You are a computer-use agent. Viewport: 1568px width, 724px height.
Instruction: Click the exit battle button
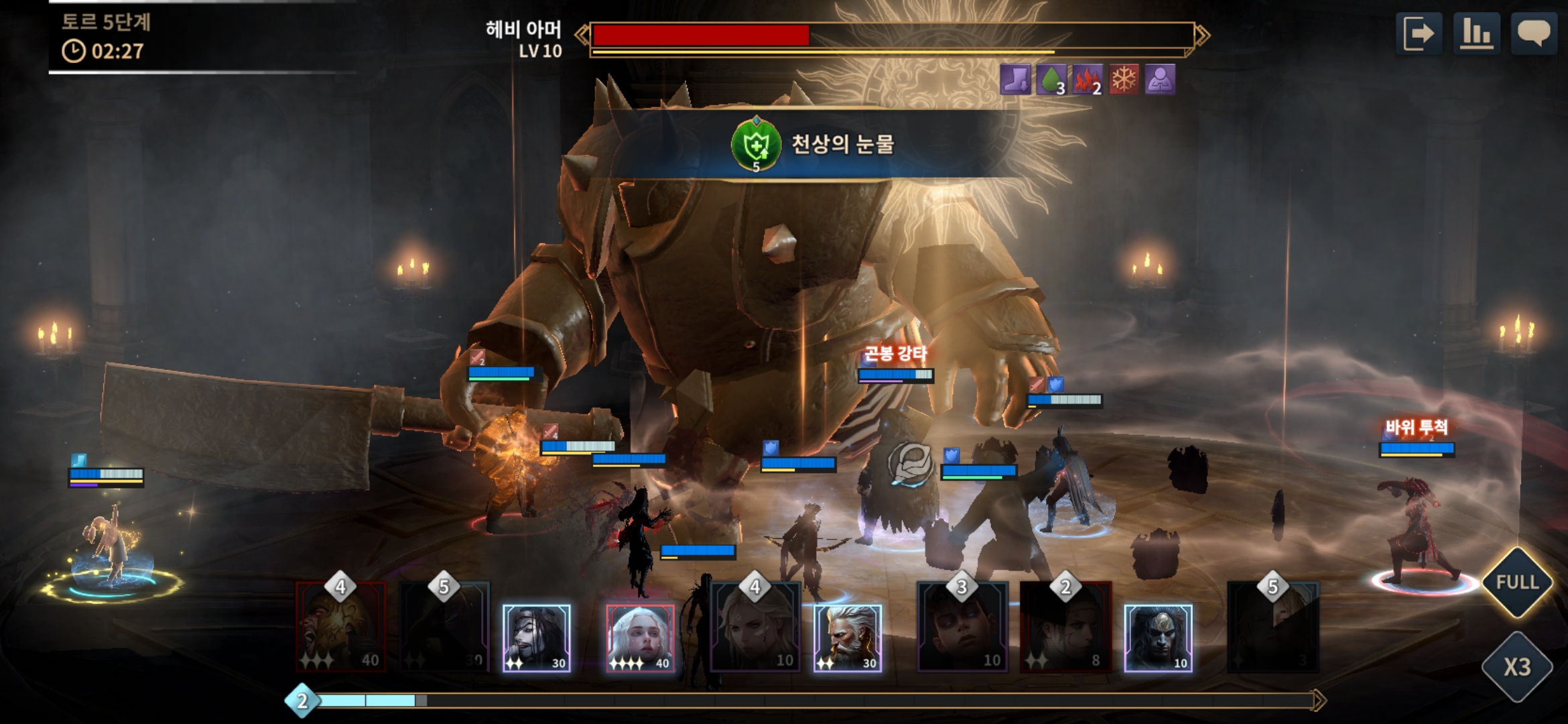click(1419, 34)
